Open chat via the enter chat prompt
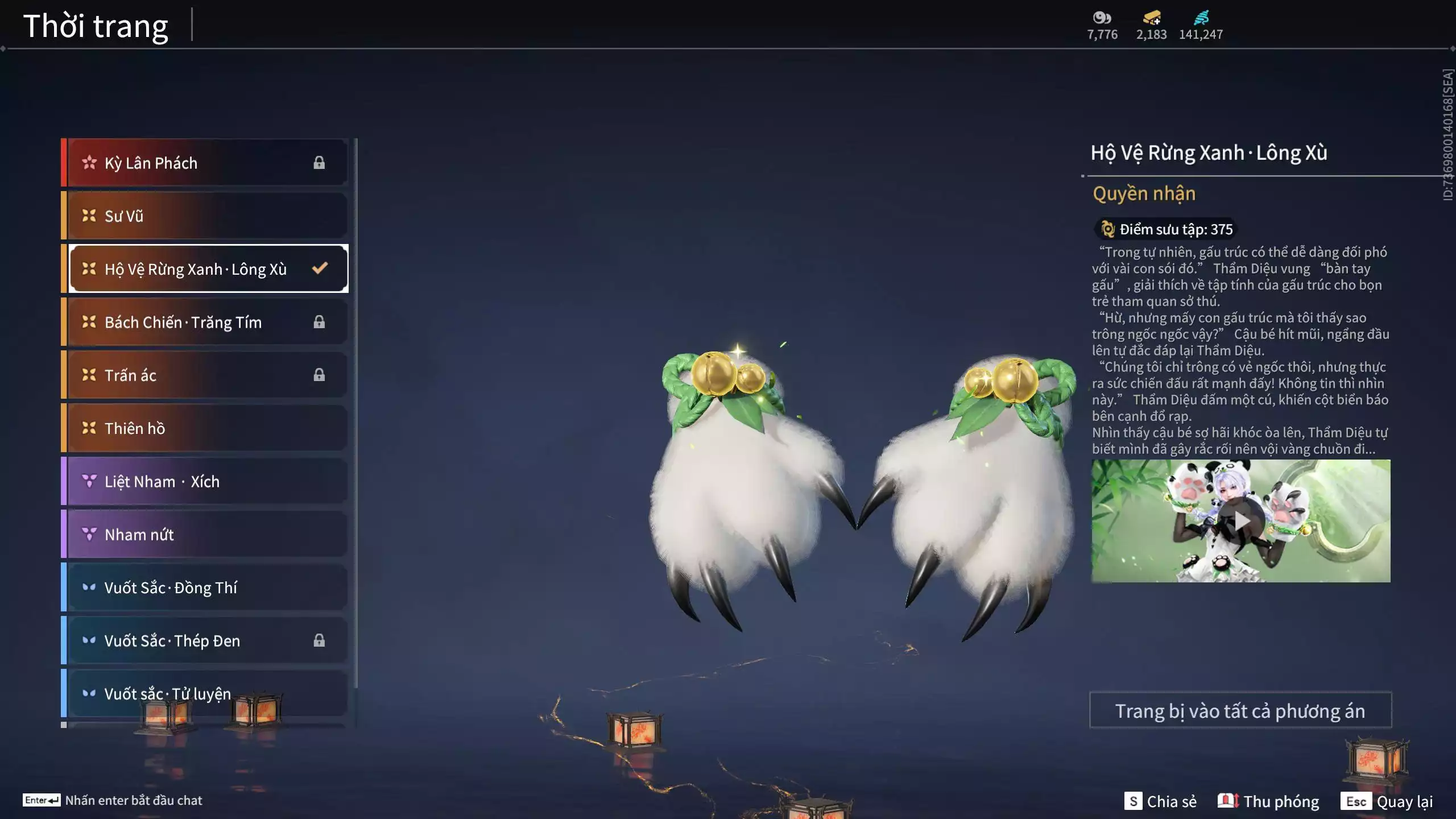This screenshot has height=819, width=1456. point(113,800)
